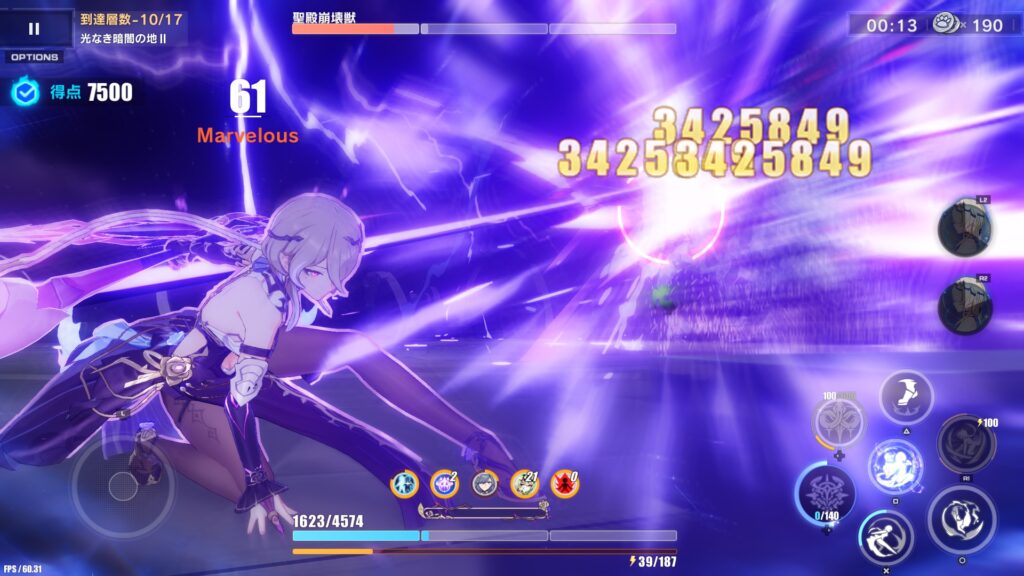Trigger the ultimate skill showing 100 energy
The width and height of the screenshot is (1024, 576).
[965, 443]
